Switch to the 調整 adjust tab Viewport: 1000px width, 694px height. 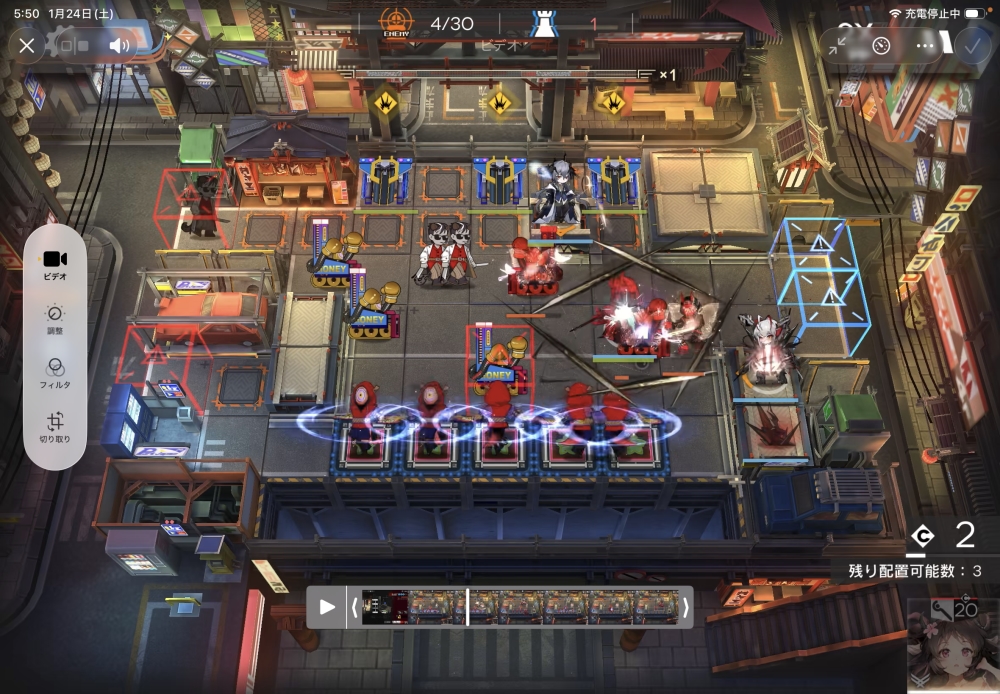(x=55, y=319)
